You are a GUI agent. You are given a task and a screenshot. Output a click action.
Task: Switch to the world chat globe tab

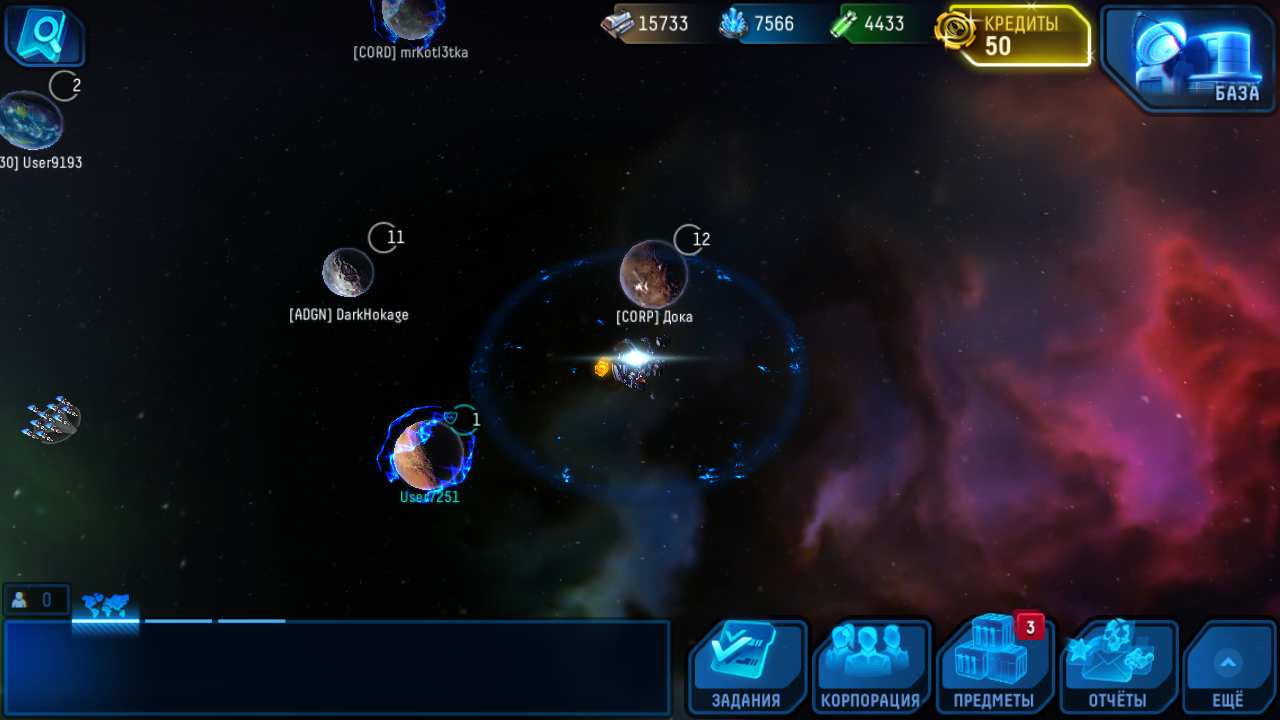tap(105, 606)
